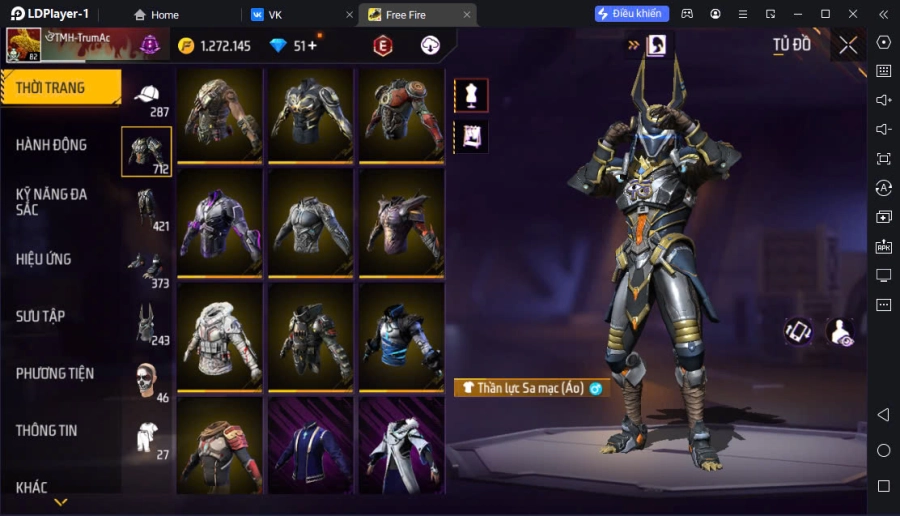The image size is (900, 516).
Task: Open the HIỆU ỨNG section
Action: coord(43,259)
